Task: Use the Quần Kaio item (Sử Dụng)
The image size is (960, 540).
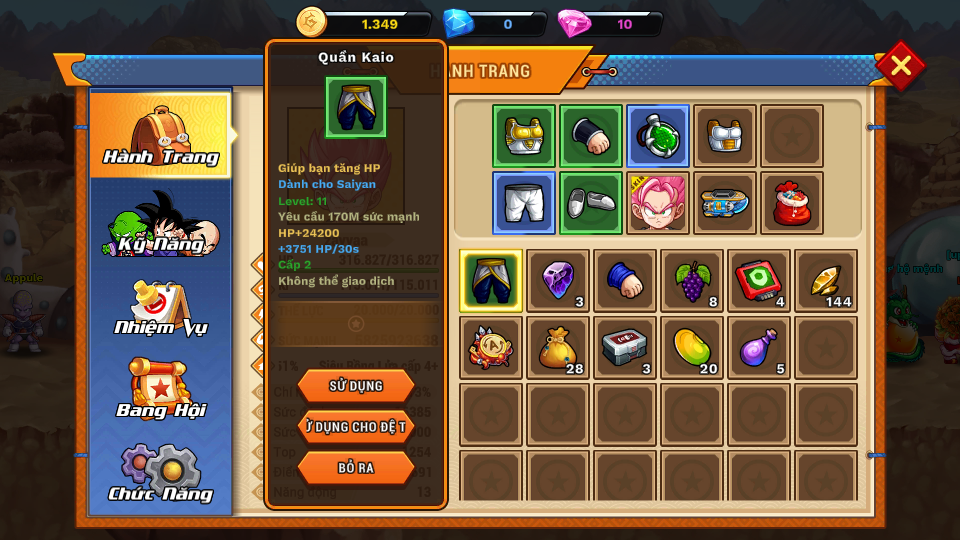Action: tap(355, 386)
